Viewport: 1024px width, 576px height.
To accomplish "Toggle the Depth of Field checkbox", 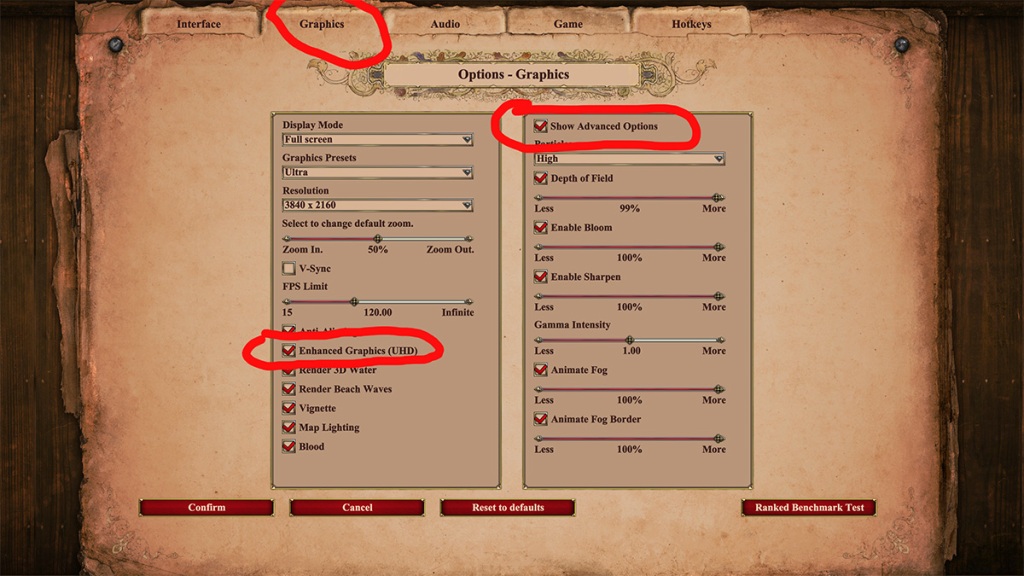I will click(541, 178).
